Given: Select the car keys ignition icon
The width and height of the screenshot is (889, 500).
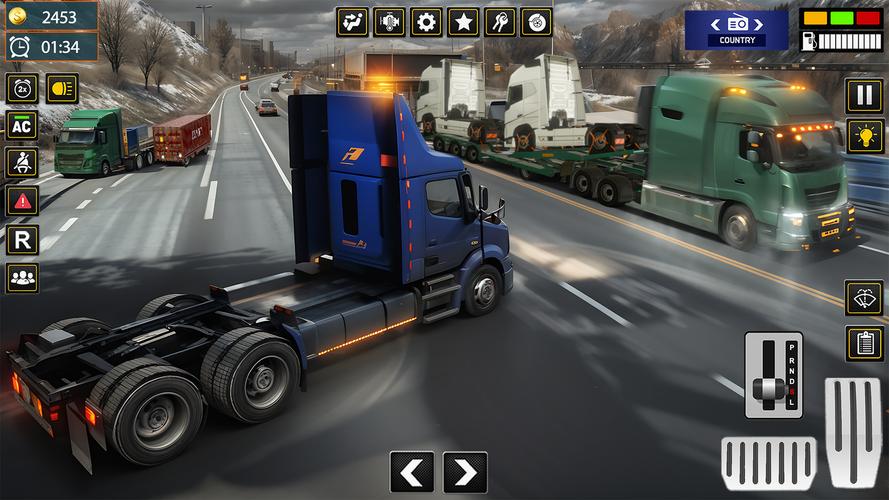Looking at the screenshot, I should 500,22.
